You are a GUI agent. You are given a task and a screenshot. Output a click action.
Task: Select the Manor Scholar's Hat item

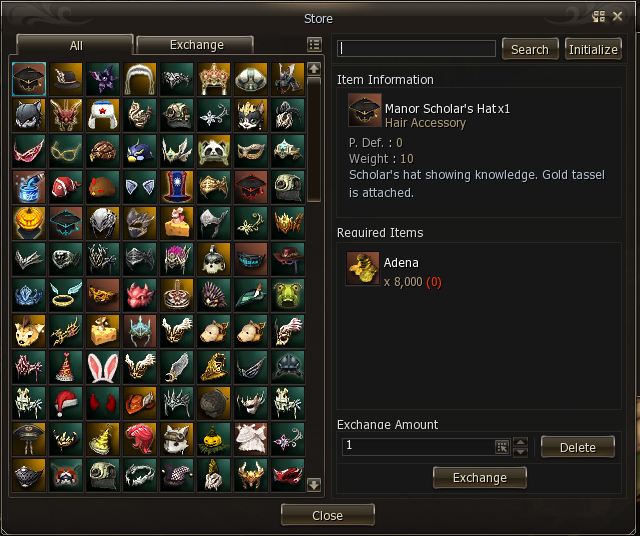[29, 79]
